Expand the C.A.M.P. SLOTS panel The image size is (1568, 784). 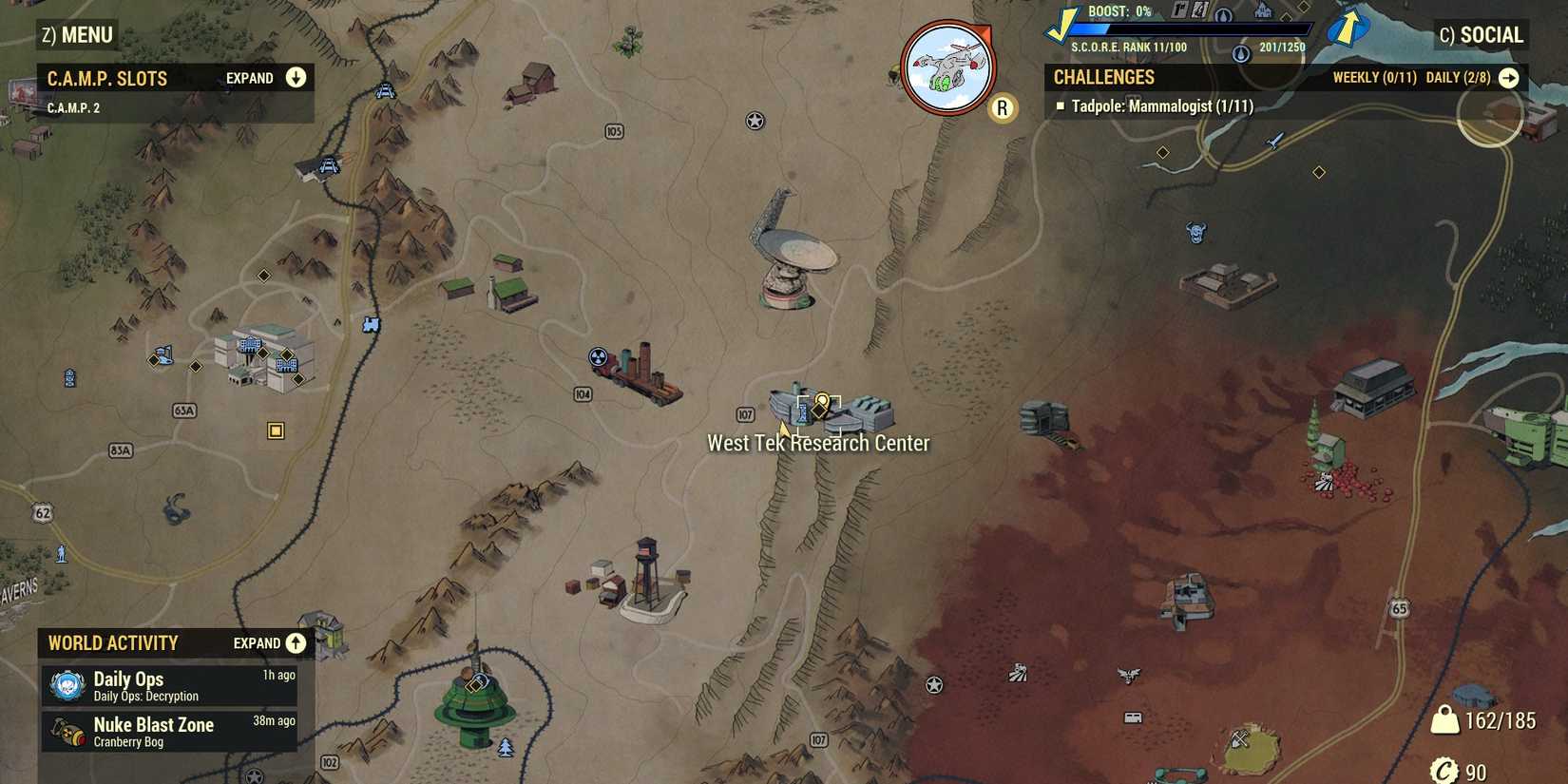[296, 78]
